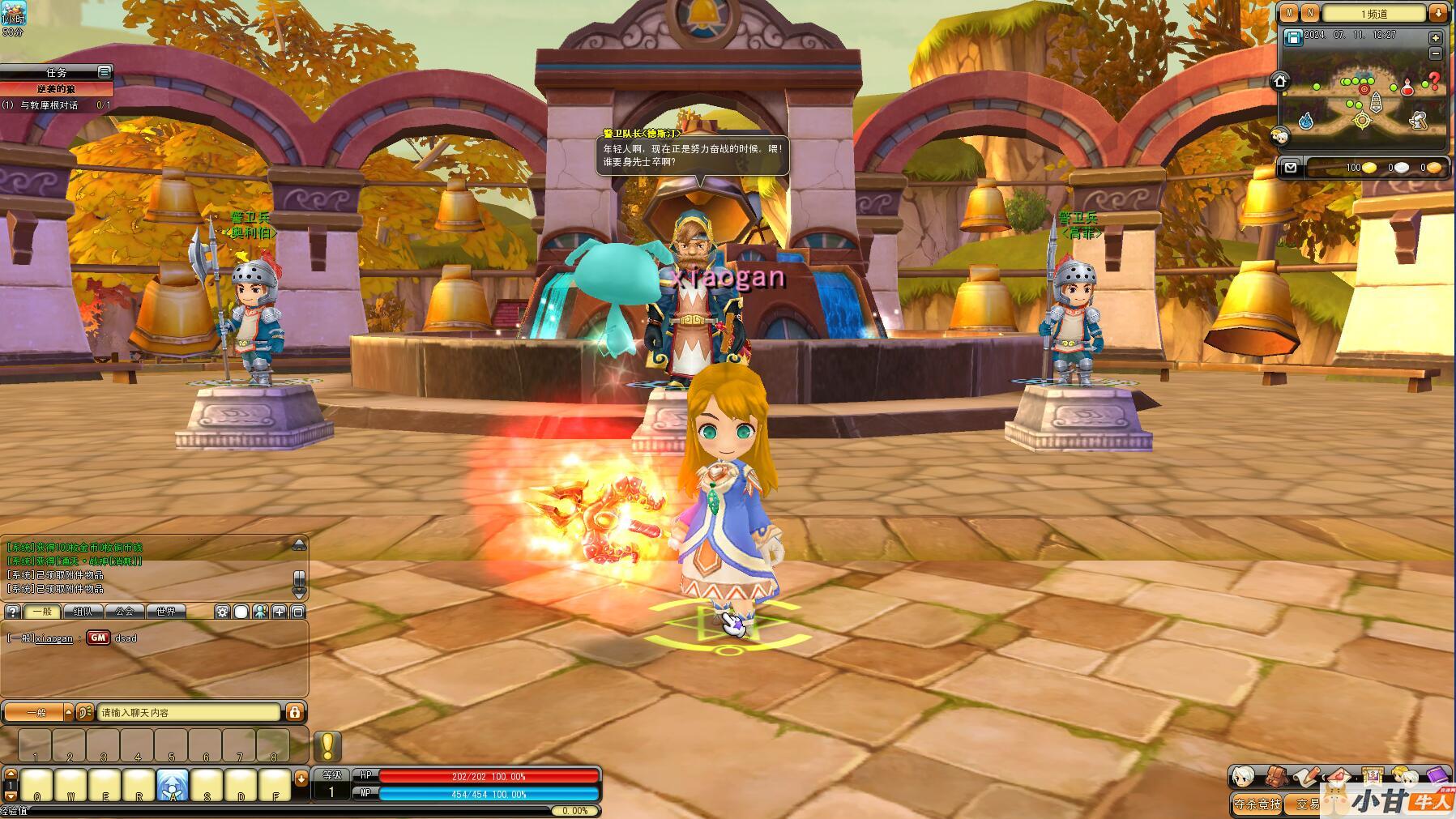
Task: Toggle the 任务 quest panel list button
Action: coord(104,72)
